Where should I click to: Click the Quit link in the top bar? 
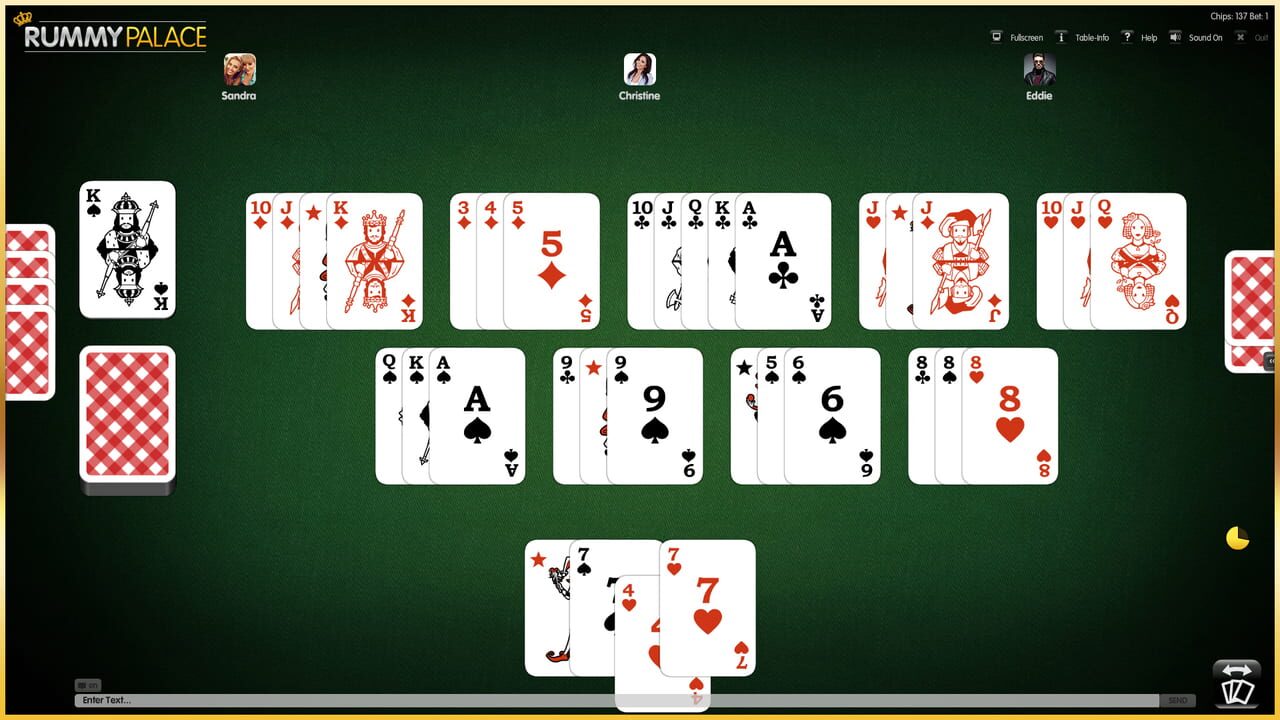point(1258,37)
